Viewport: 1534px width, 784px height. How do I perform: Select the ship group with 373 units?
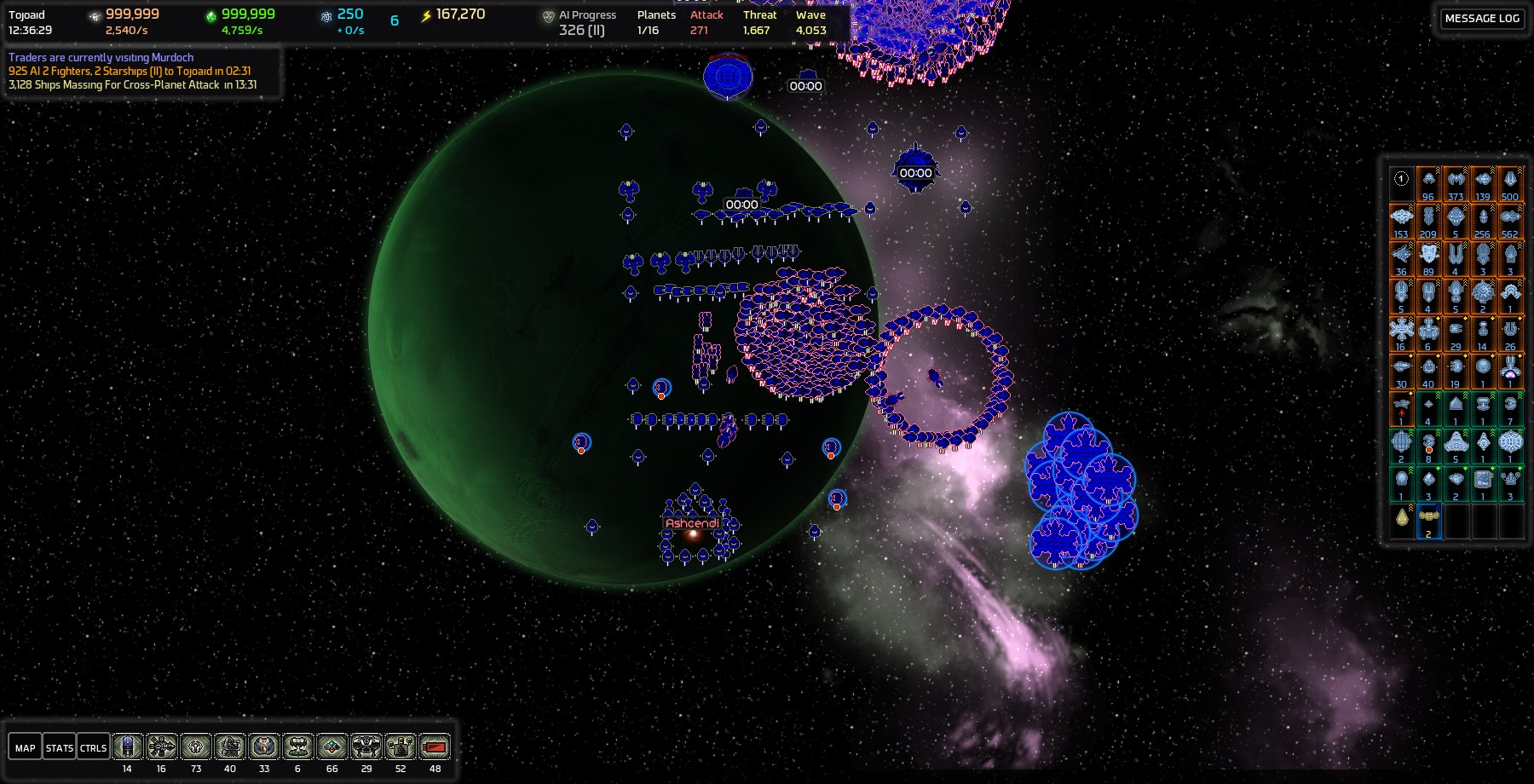point(1456,183)
